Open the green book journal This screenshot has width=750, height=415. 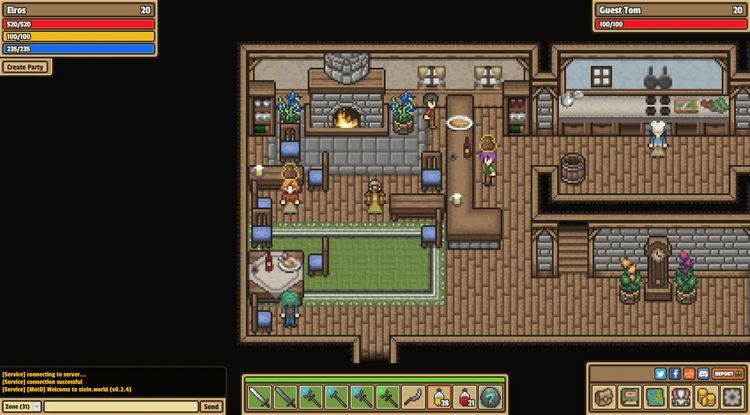click(630, 396)
